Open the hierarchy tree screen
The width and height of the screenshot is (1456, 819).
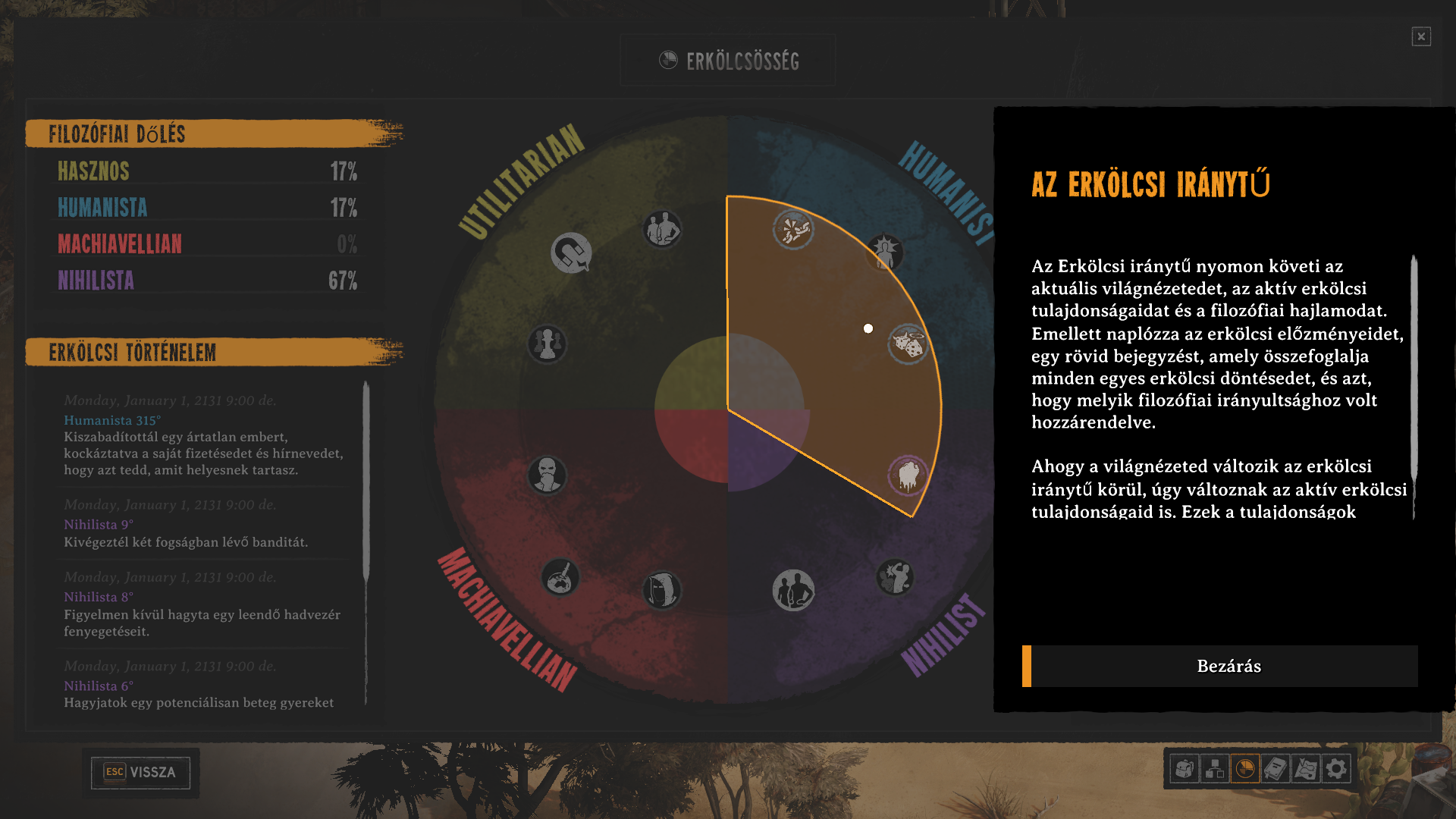click(x=1215, y=769)
